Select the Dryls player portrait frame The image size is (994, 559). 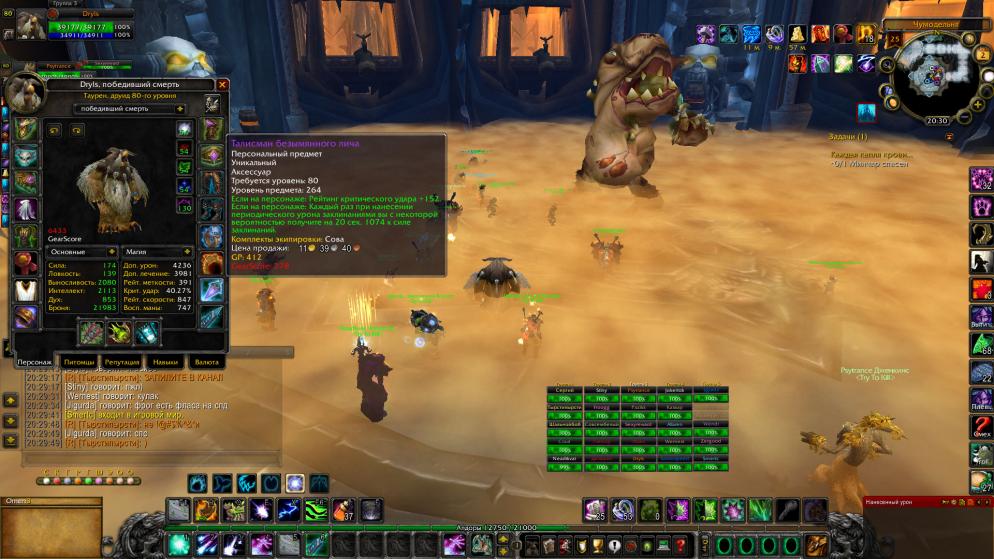coord(30,24)
